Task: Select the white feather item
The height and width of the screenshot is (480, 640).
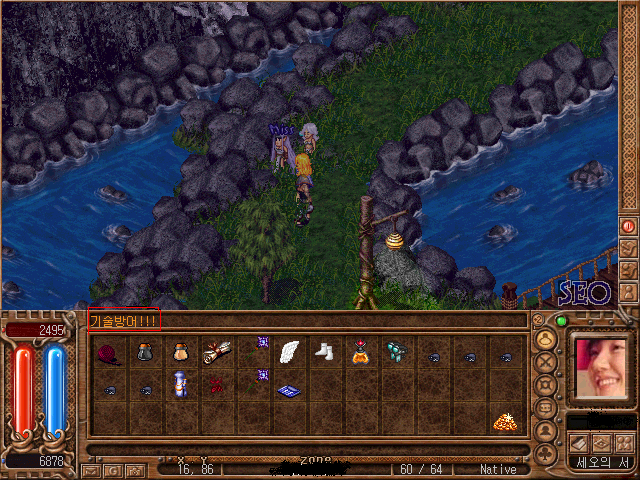Action: (x=289, y=352)
